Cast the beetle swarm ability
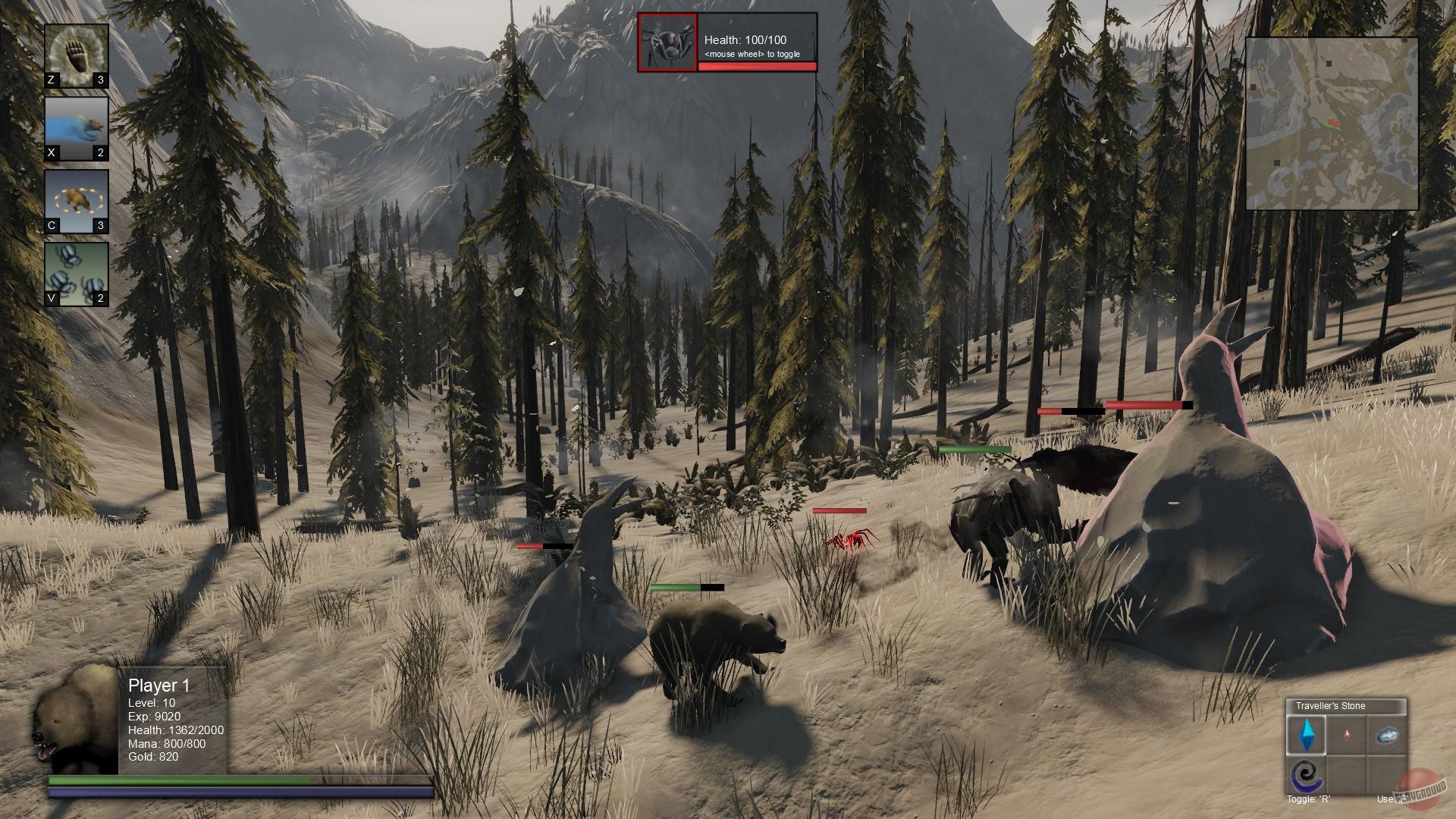The image size is (1456, 819). [76, 274]
